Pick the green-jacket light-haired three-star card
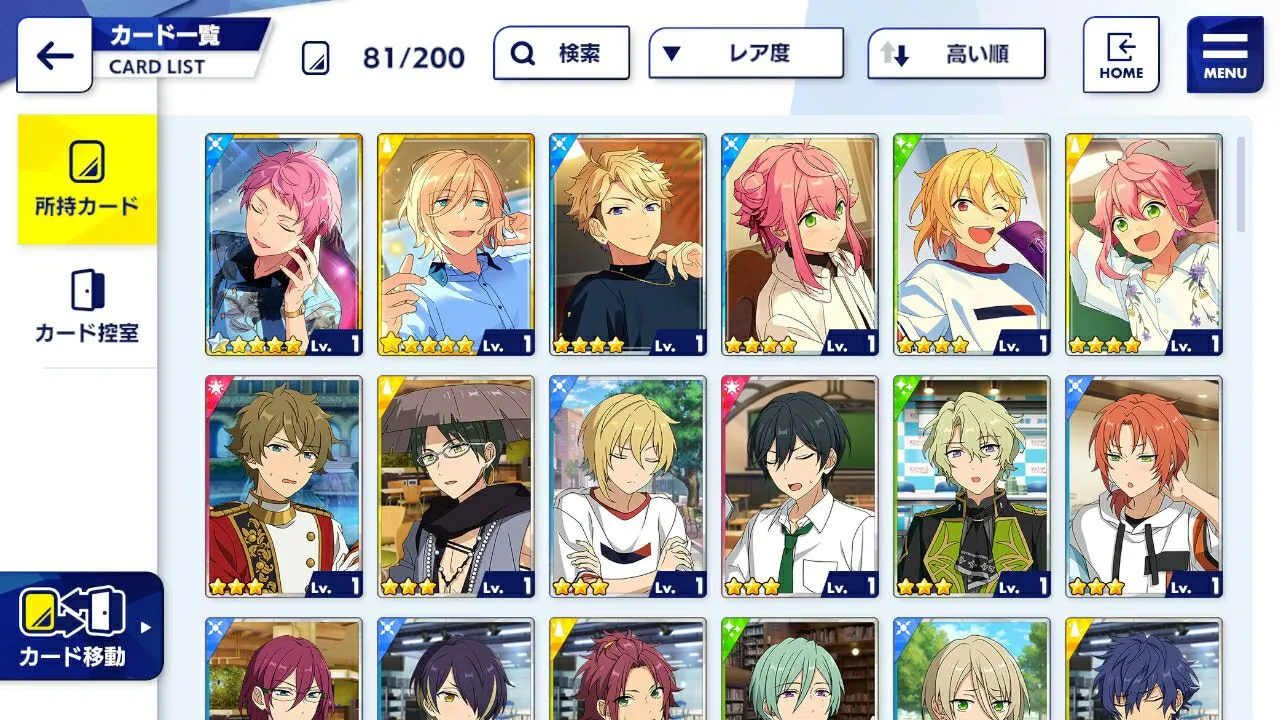 [x=972, y=486]
